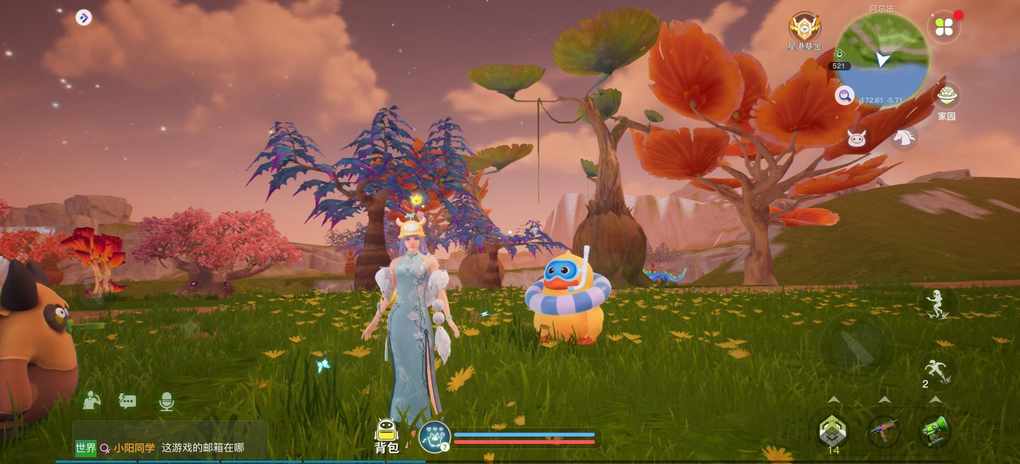Activate the dodge roll skill
The image size is (1020, 464).
tap(937, 371)
